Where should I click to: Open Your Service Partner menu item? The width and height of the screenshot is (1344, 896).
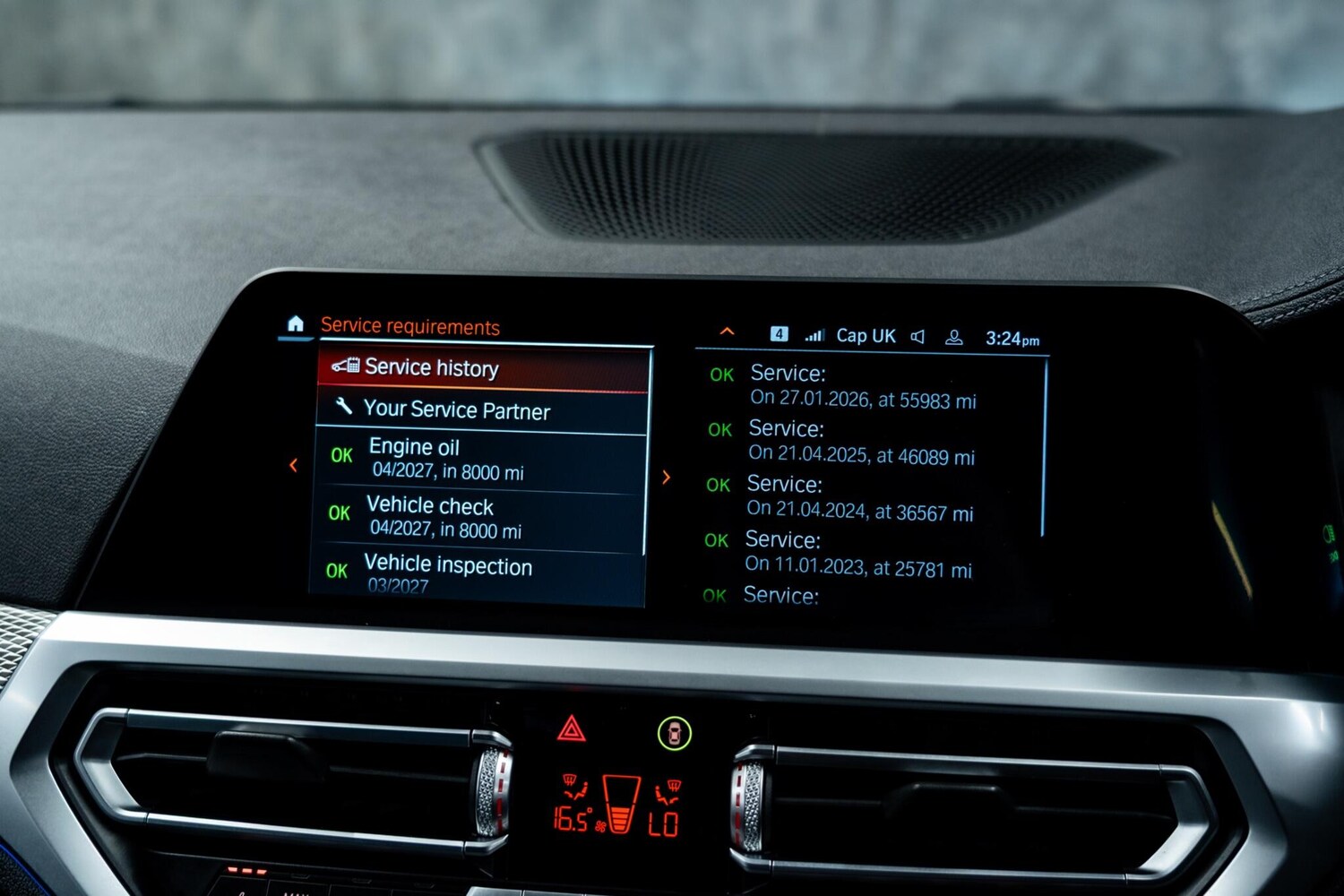(457, 410)
